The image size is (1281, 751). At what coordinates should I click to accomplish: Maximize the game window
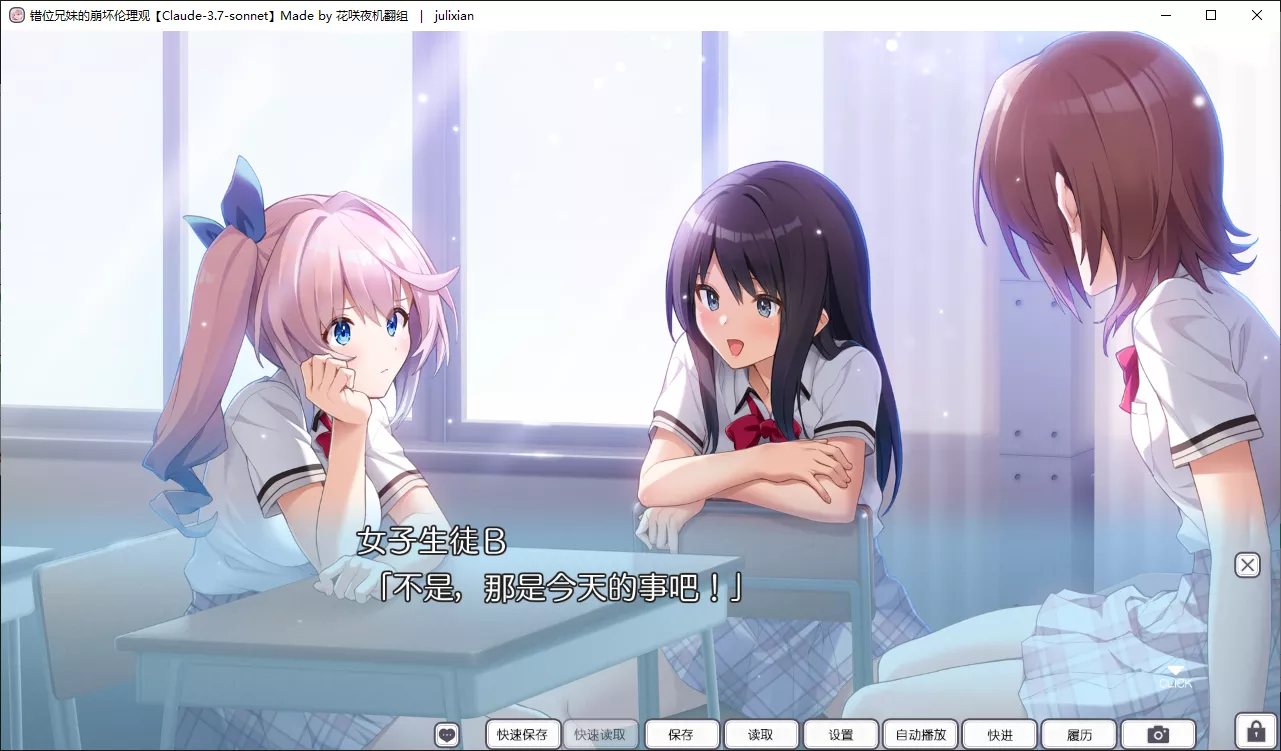pos(1211,15)
